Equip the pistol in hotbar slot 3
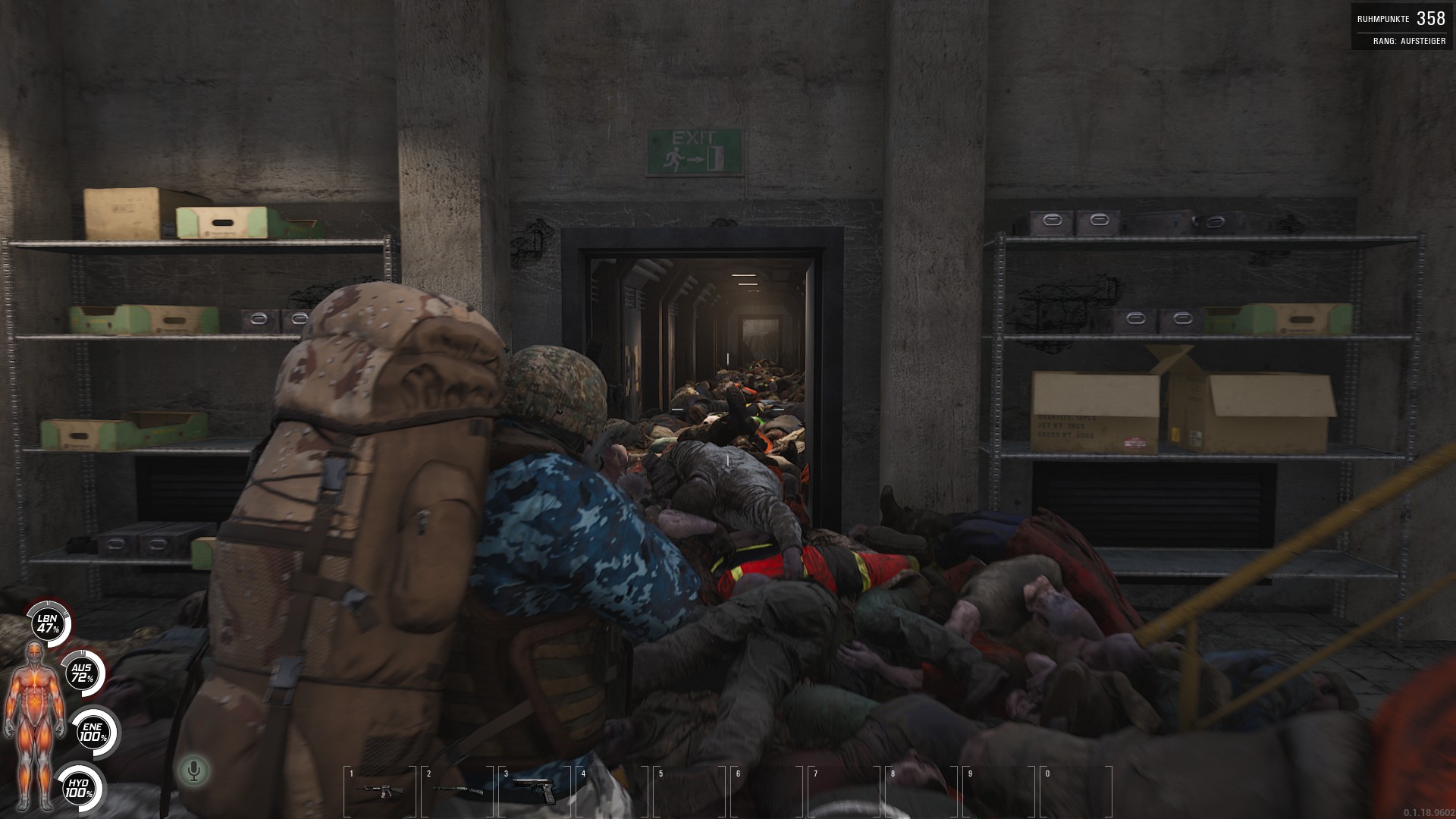This screenshot has width=1456, height=819. 535,789
